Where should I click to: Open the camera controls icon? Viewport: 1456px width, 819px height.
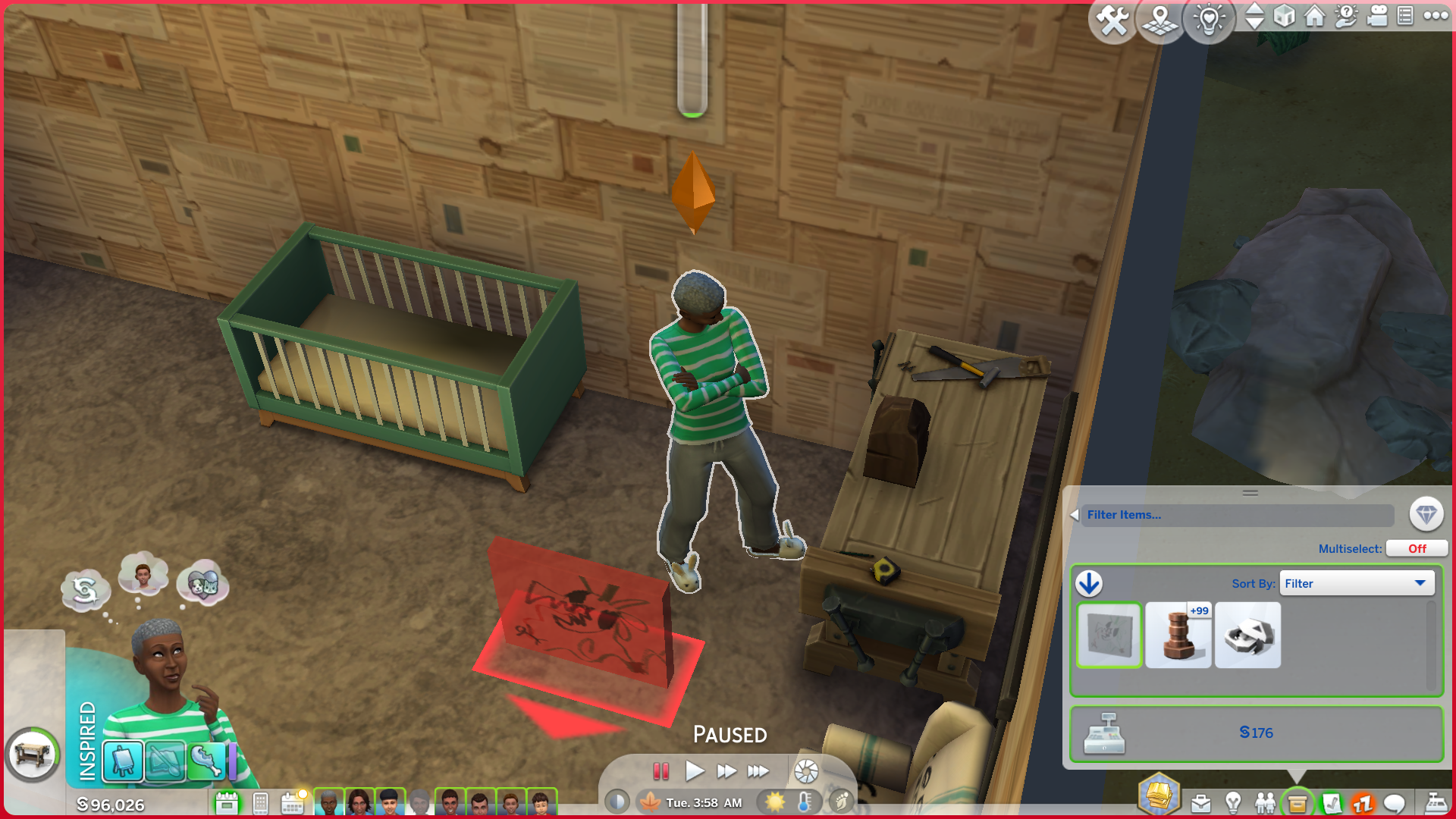[x=1377, y=16]
